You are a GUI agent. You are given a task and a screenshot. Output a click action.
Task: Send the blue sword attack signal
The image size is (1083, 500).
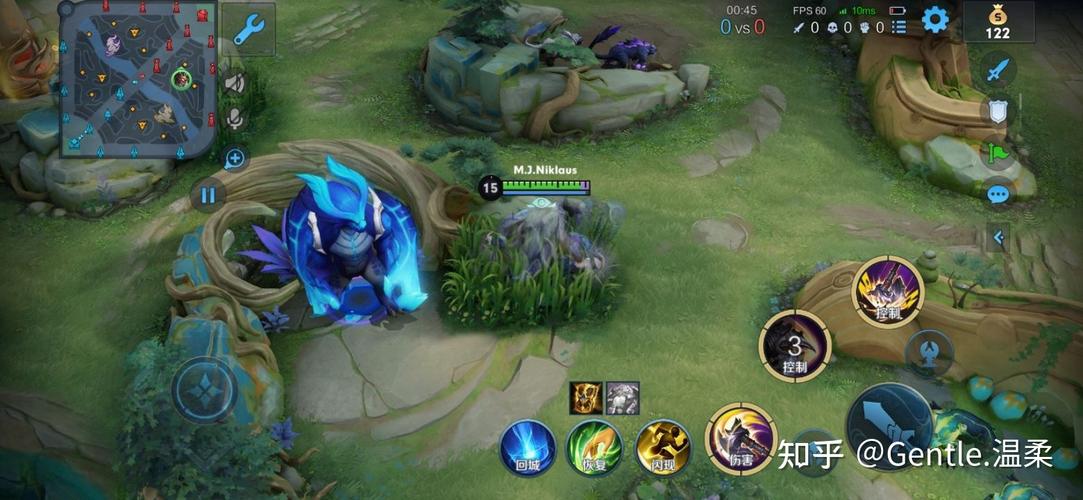point(997,69)
